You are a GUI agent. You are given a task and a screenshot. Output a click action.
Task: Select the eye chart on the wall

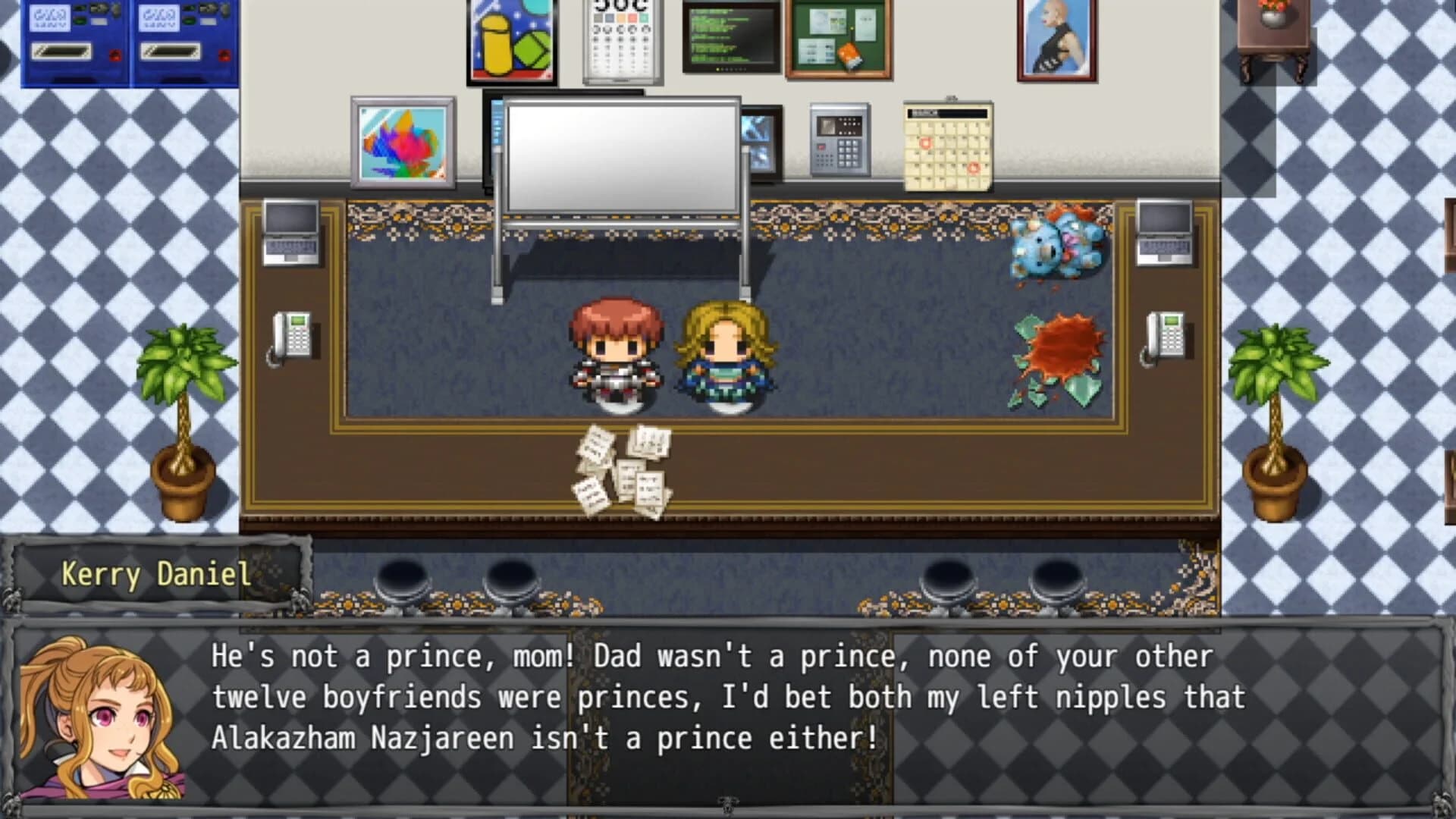620,38
